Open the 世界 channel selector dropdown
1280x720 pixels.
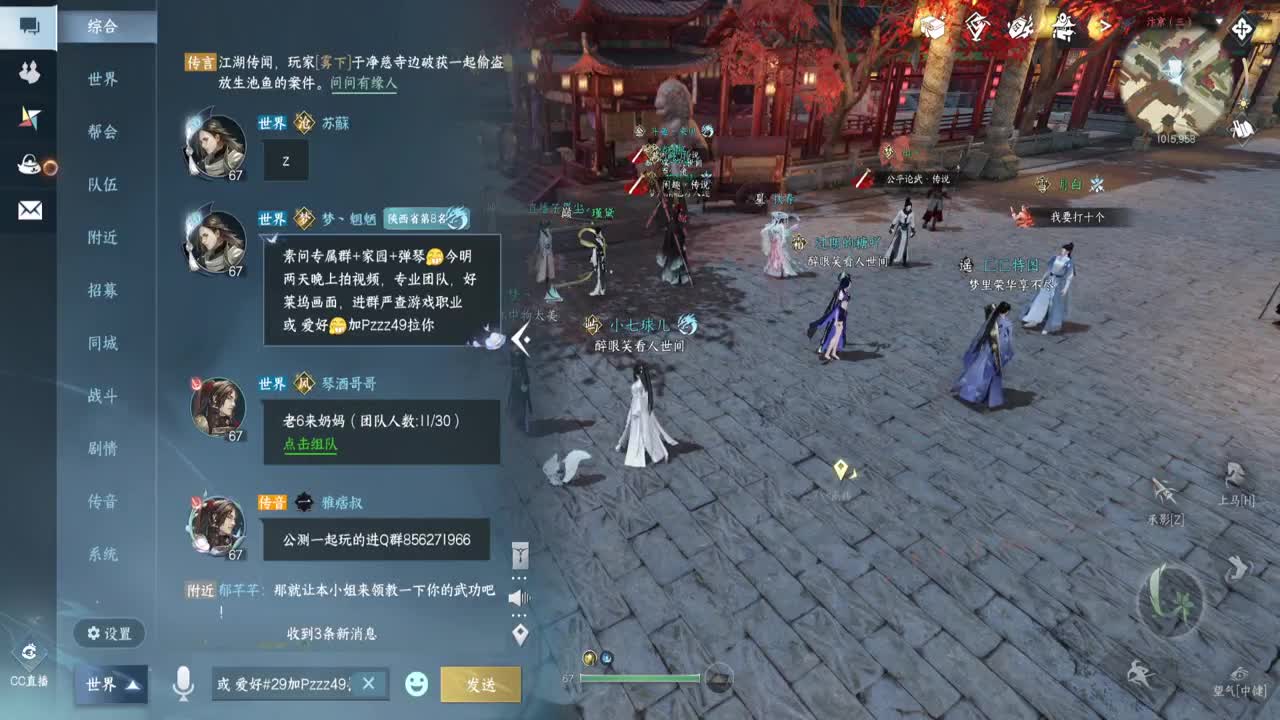[110, 686]
